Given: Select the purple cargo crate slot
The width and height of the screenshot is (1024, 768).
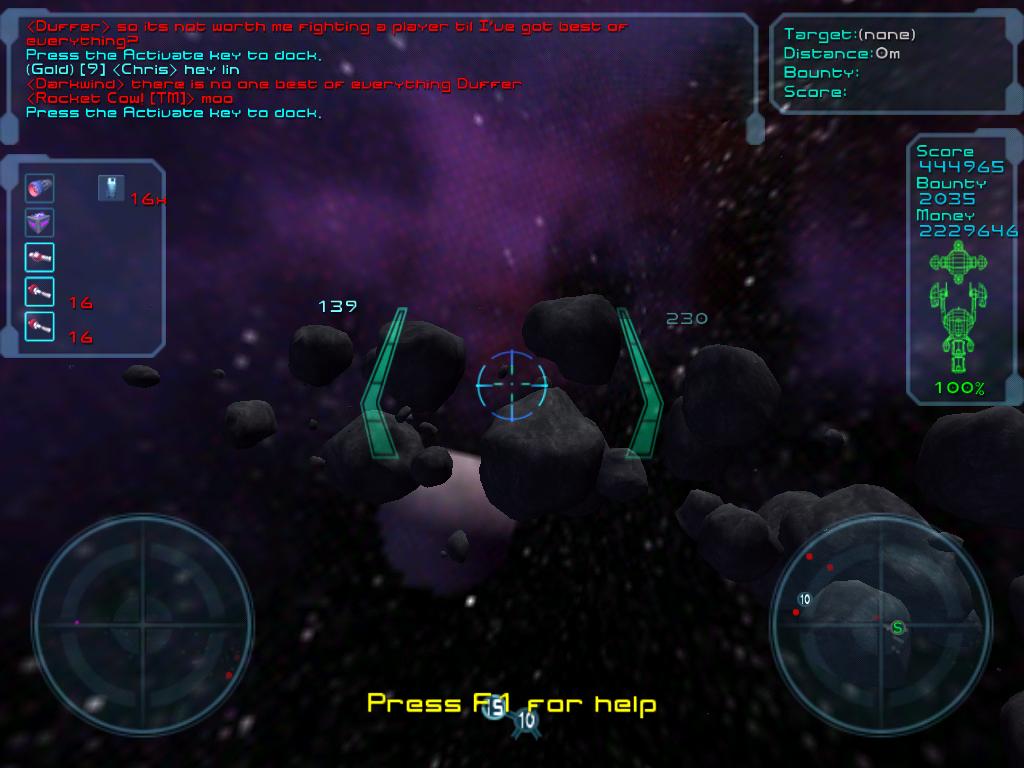Looking at the screenshot, I should click(39, 223).
